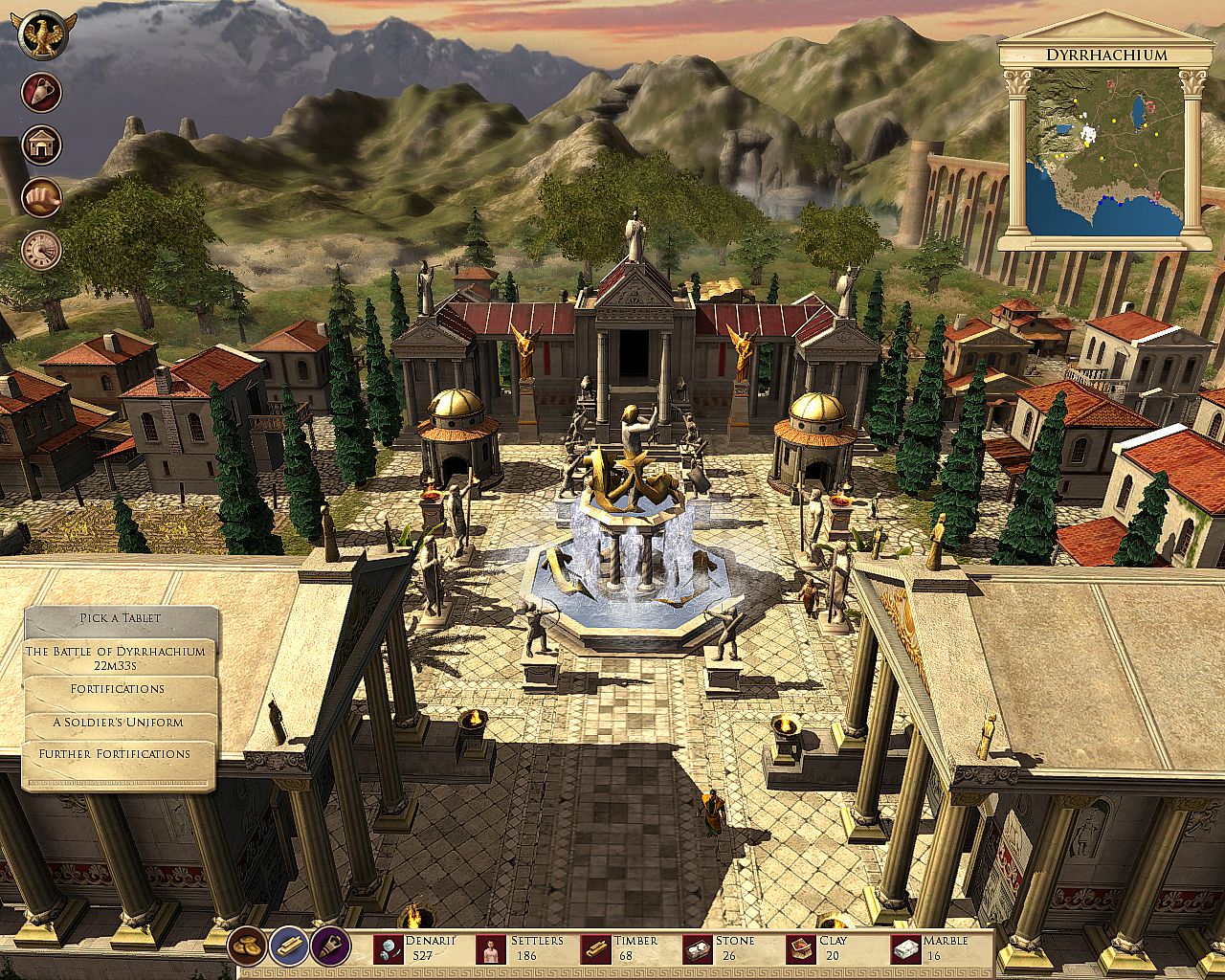This screenshot has width=1225, height=980.
Task: Open the golden eagle main menu
Action: pyautogui.click(x=42, y=36)
